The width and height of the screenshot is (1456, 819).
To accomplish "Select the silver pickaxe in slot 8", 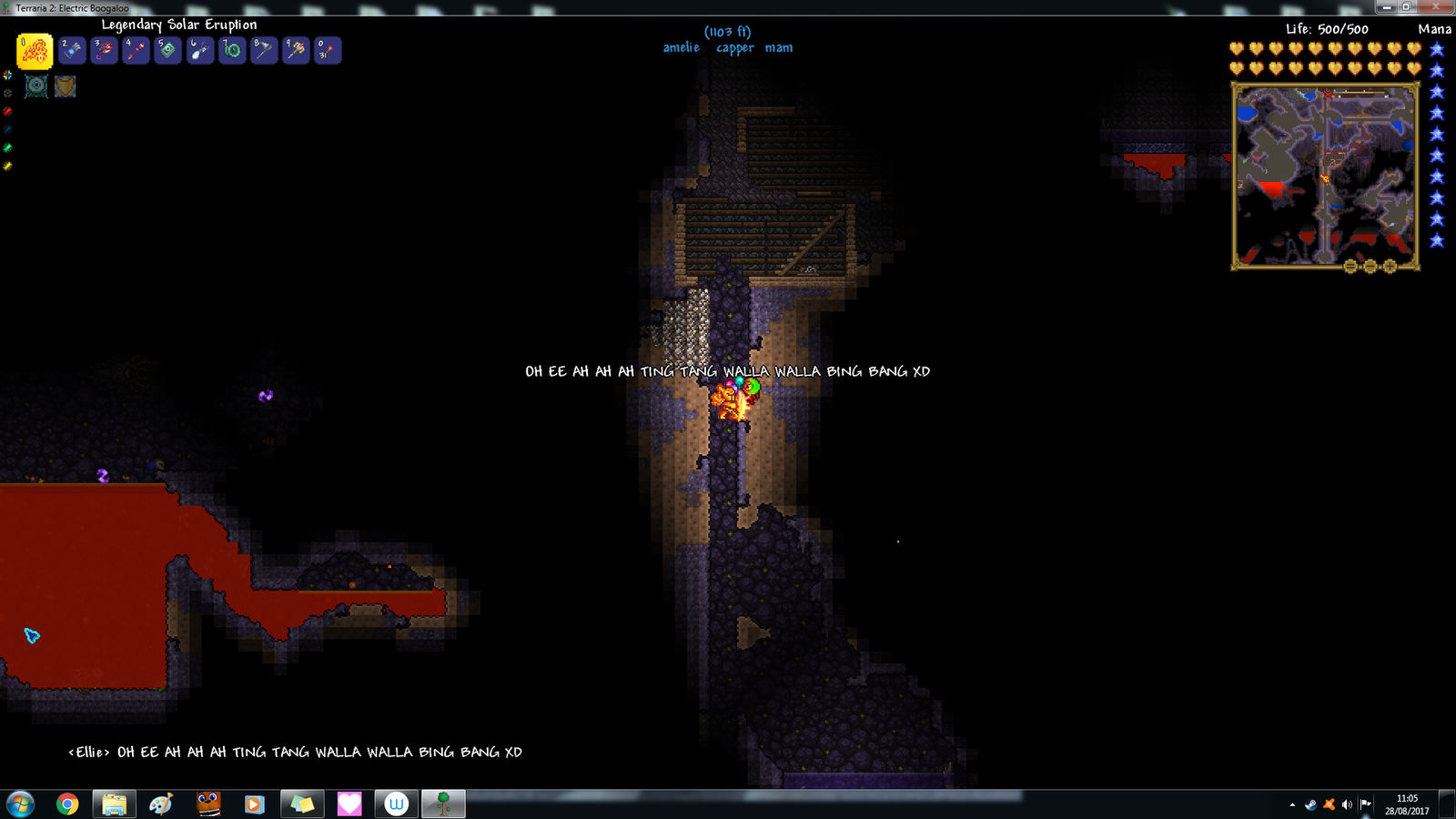I will [x=264, y=50].
